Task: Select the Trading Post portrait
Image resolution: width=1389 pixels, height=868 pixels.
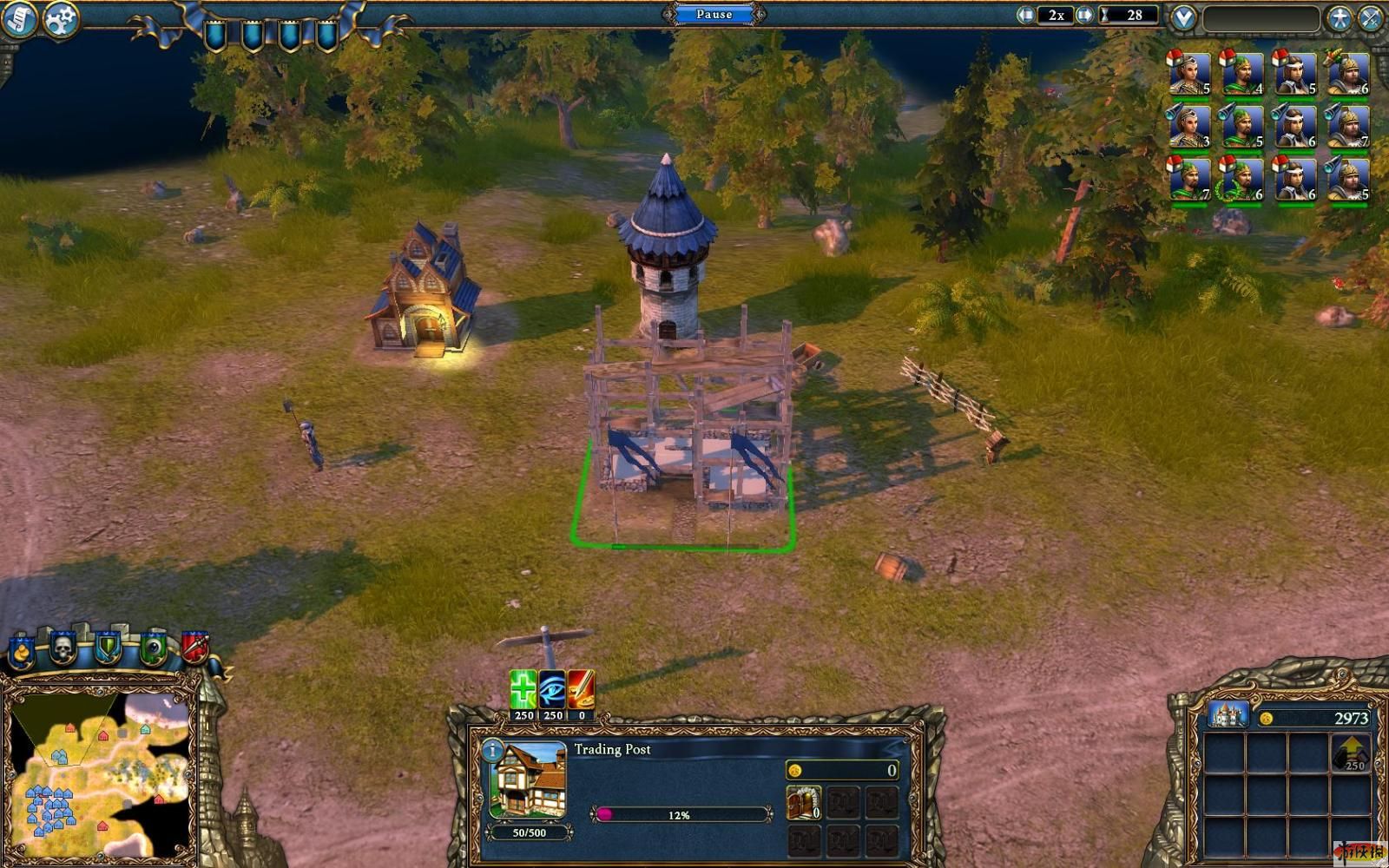Action: [529, 781]
